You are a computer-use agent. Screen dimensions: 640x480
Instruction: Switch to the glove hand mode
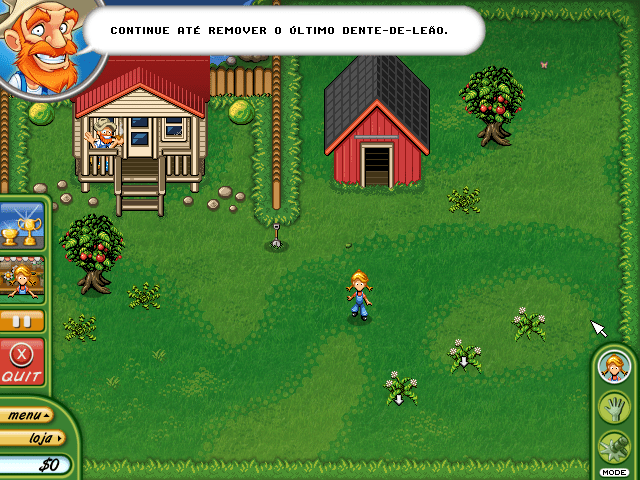(x=612, y=407)
